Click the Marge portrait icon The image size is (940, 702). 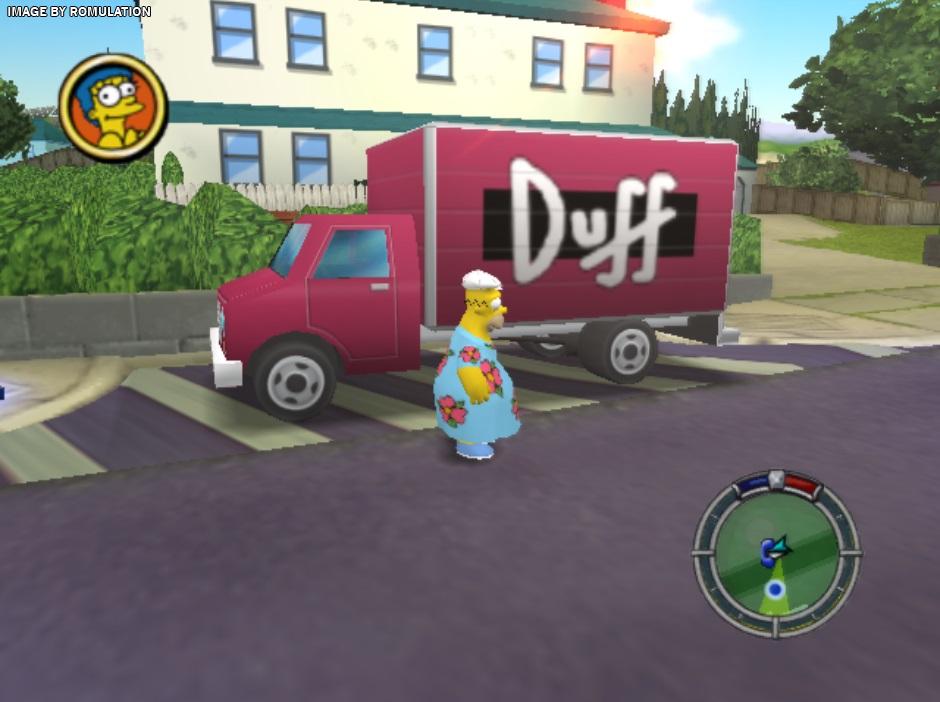[113, 107]
